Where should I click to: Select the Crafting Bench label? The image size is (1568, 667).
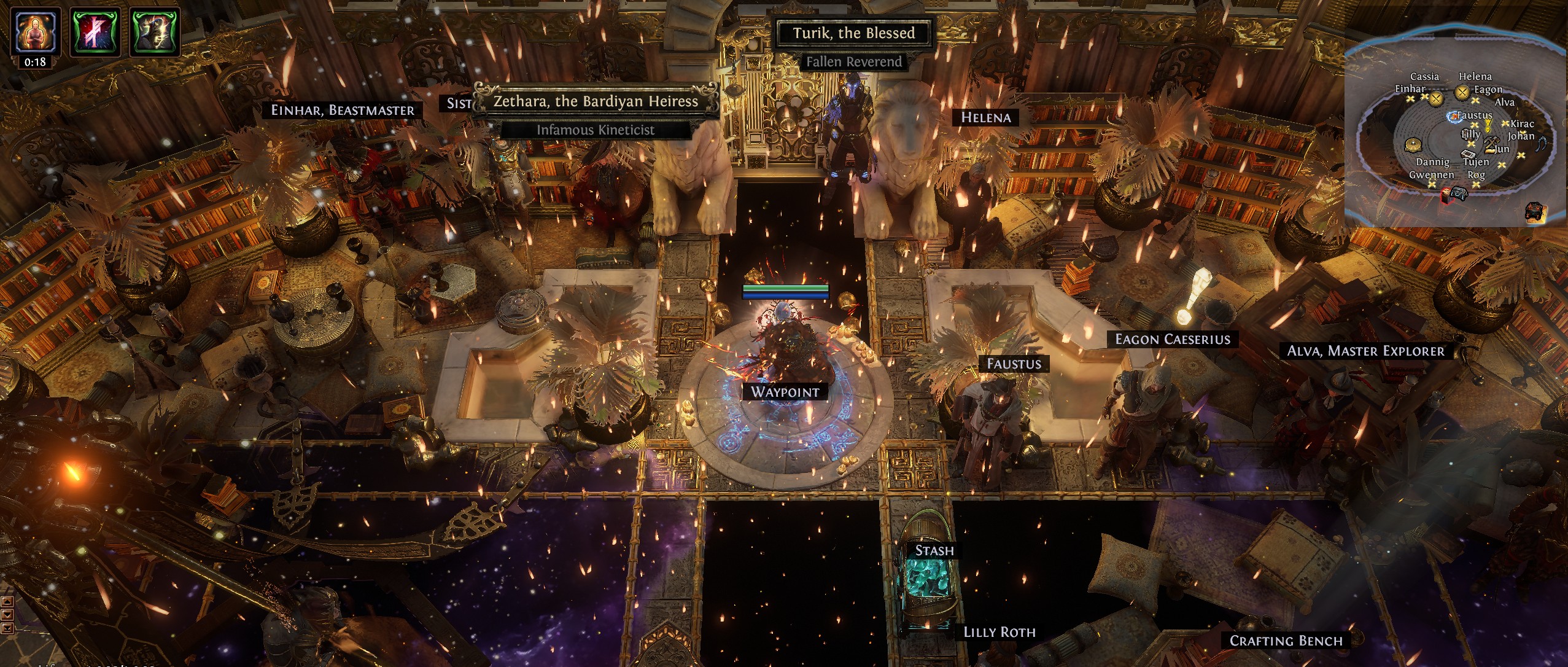(x=1286, y=641)
